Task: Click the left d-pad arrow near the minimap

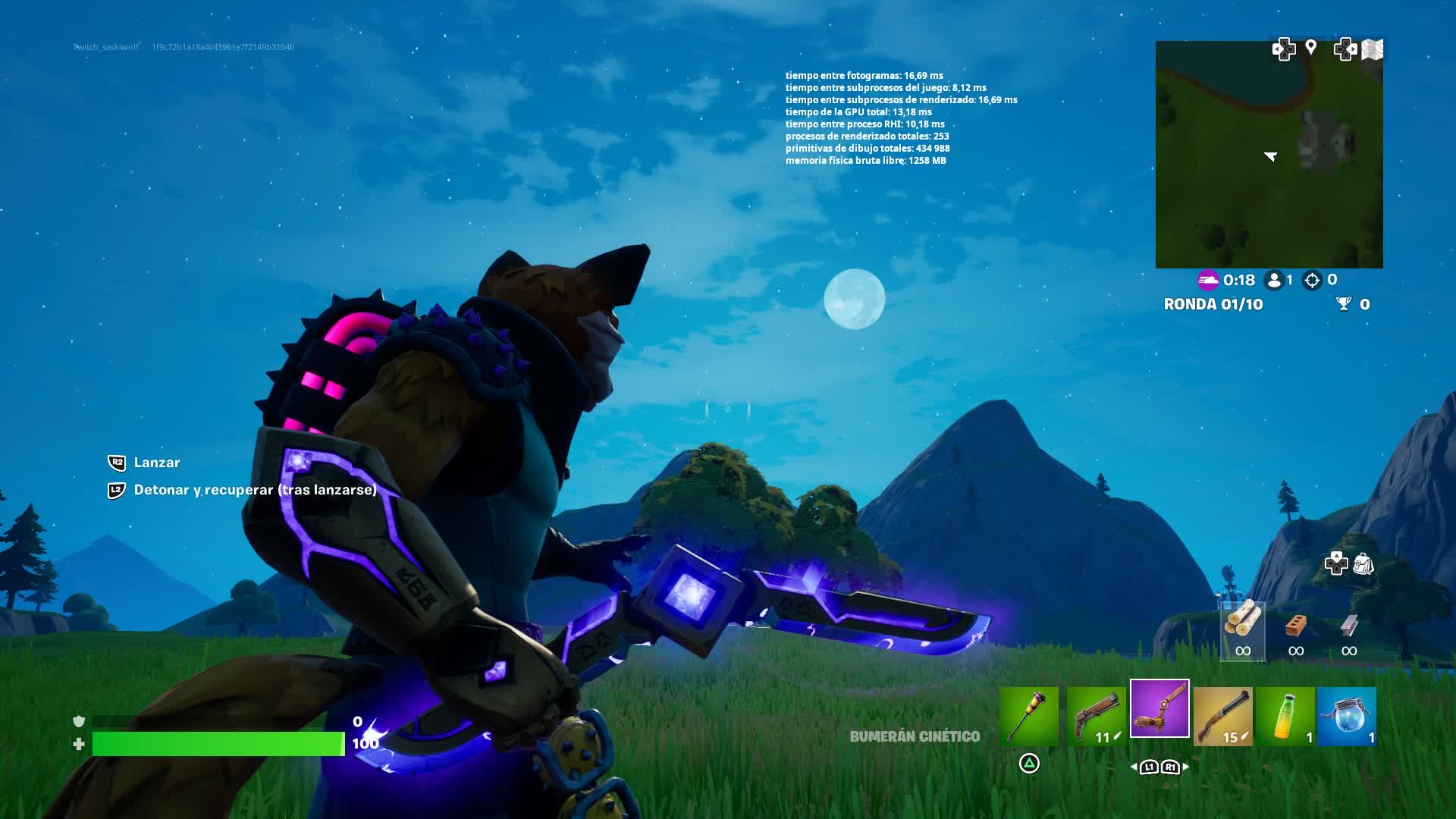Action: [1285, 48]
